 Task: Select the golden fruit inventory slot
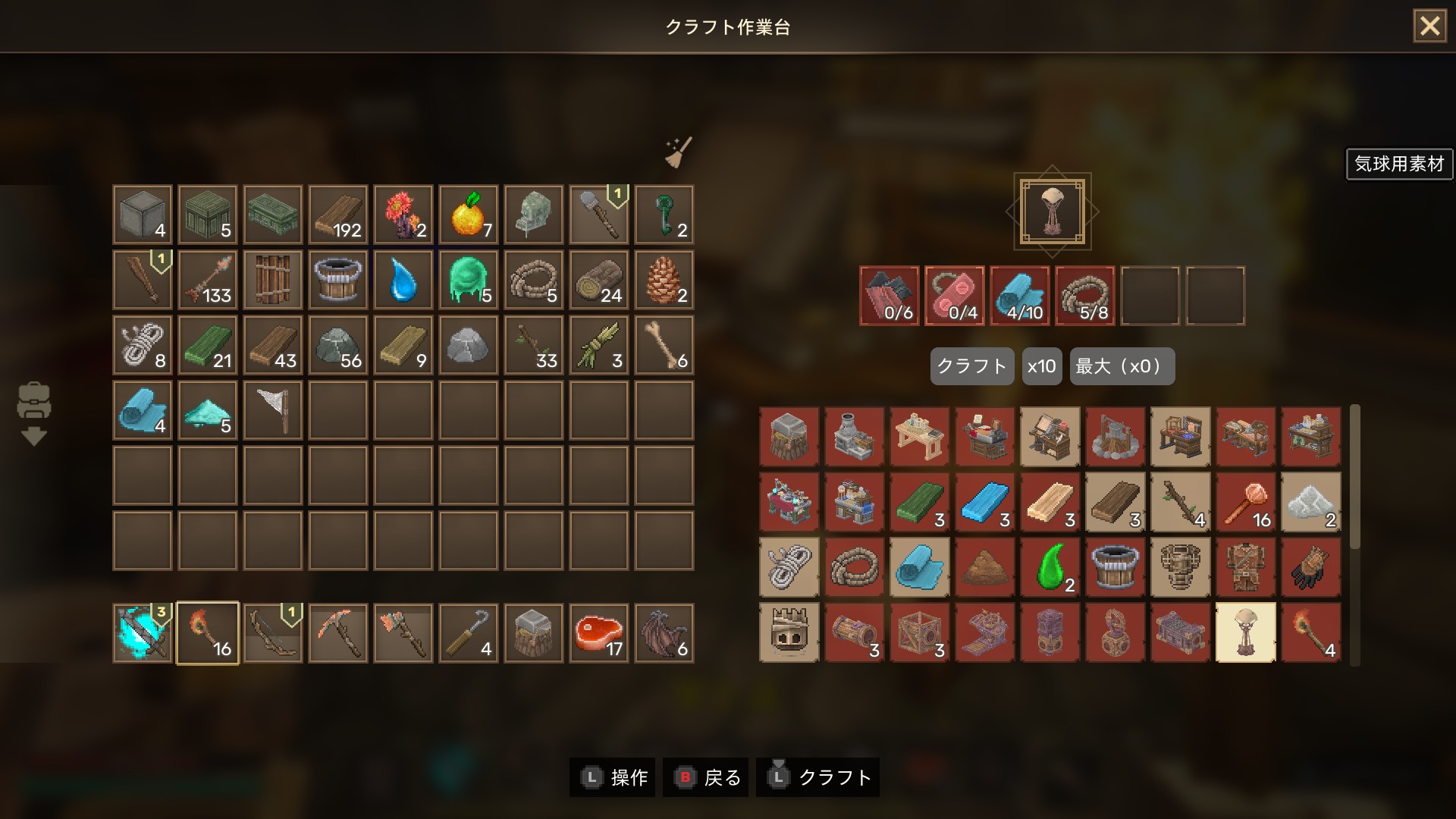(x=469, y=215)
